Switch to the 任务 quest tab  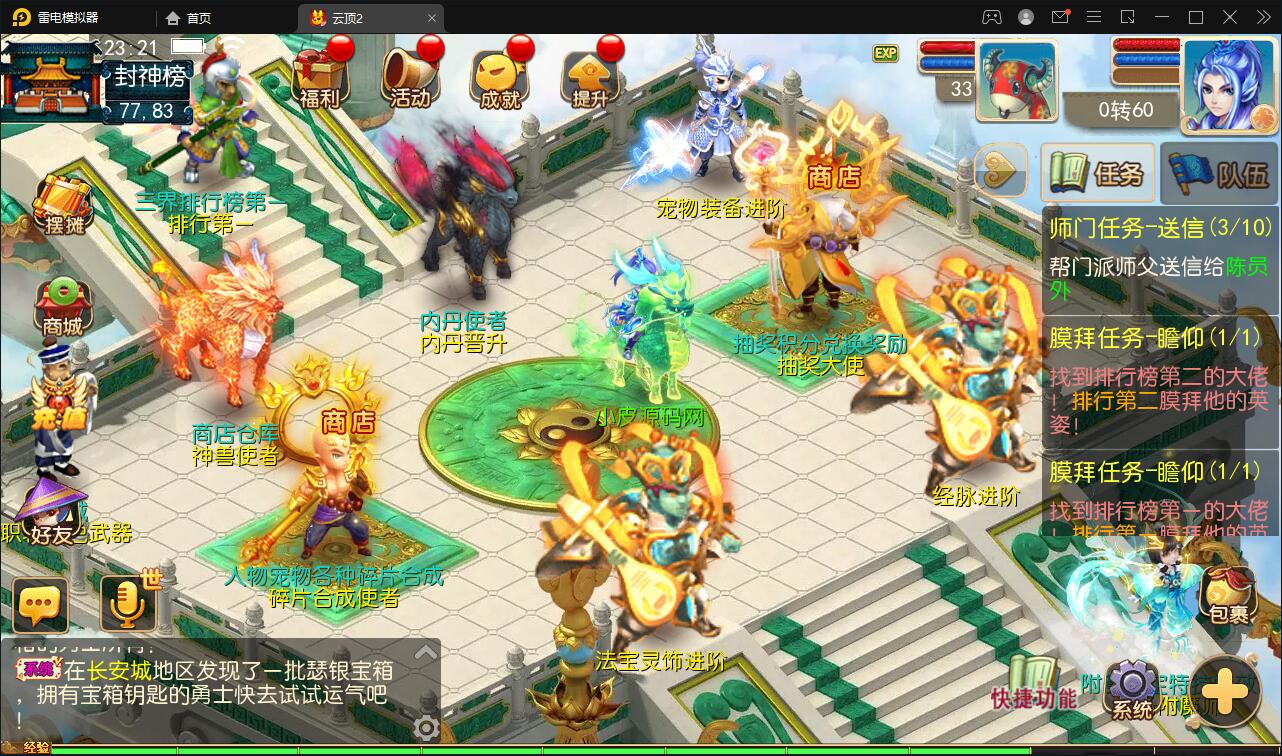coord(1097,174)
